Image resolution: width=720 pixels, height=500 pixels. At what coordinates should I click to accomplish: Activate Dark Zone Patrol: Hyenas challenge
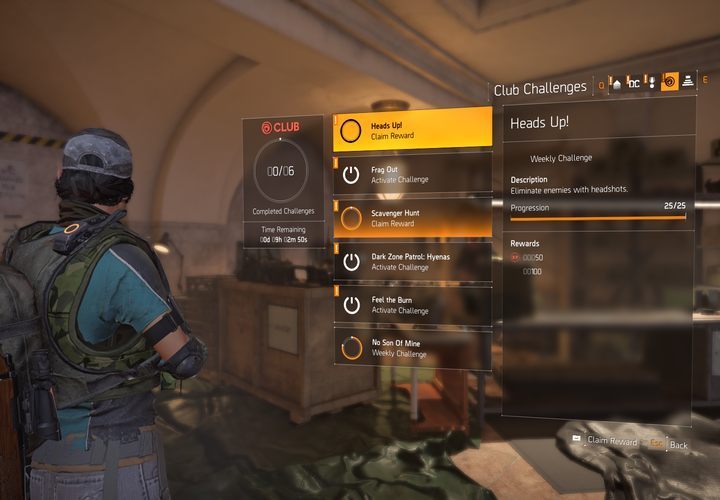point(412,262)
